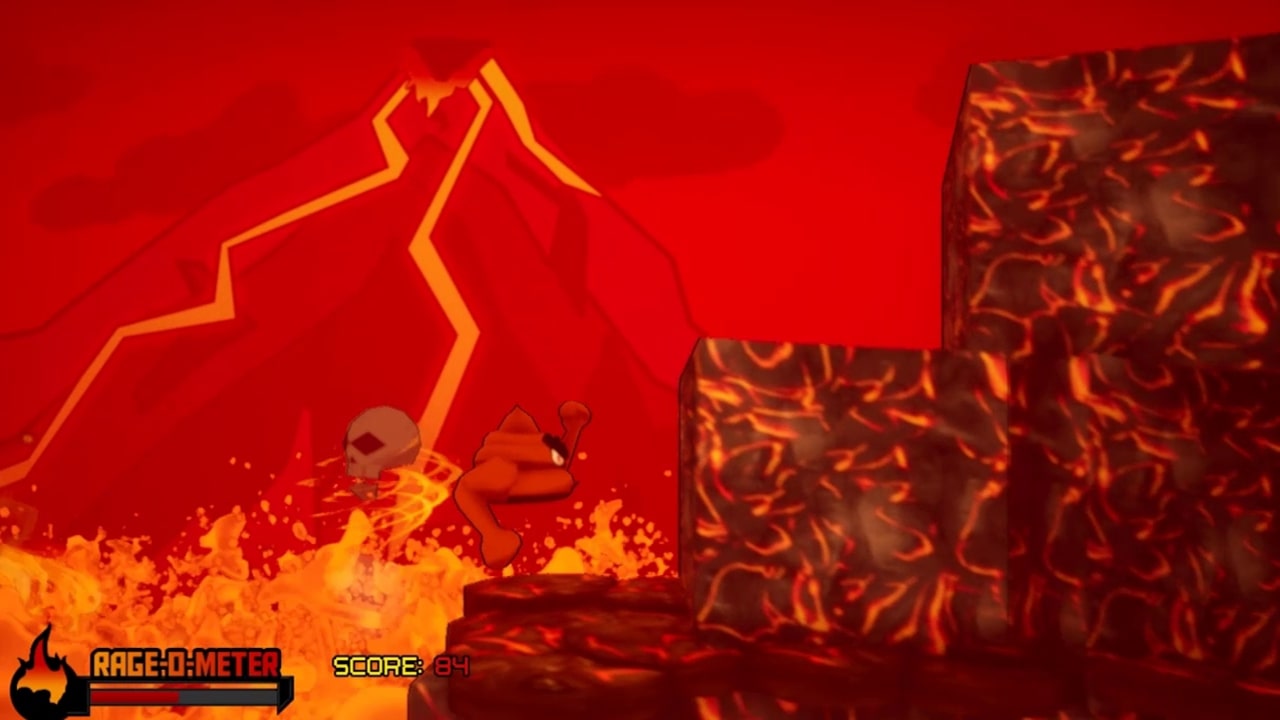Click the SCORE label text
This screenshot has width=1280, height=720.
tap(380, 666)
